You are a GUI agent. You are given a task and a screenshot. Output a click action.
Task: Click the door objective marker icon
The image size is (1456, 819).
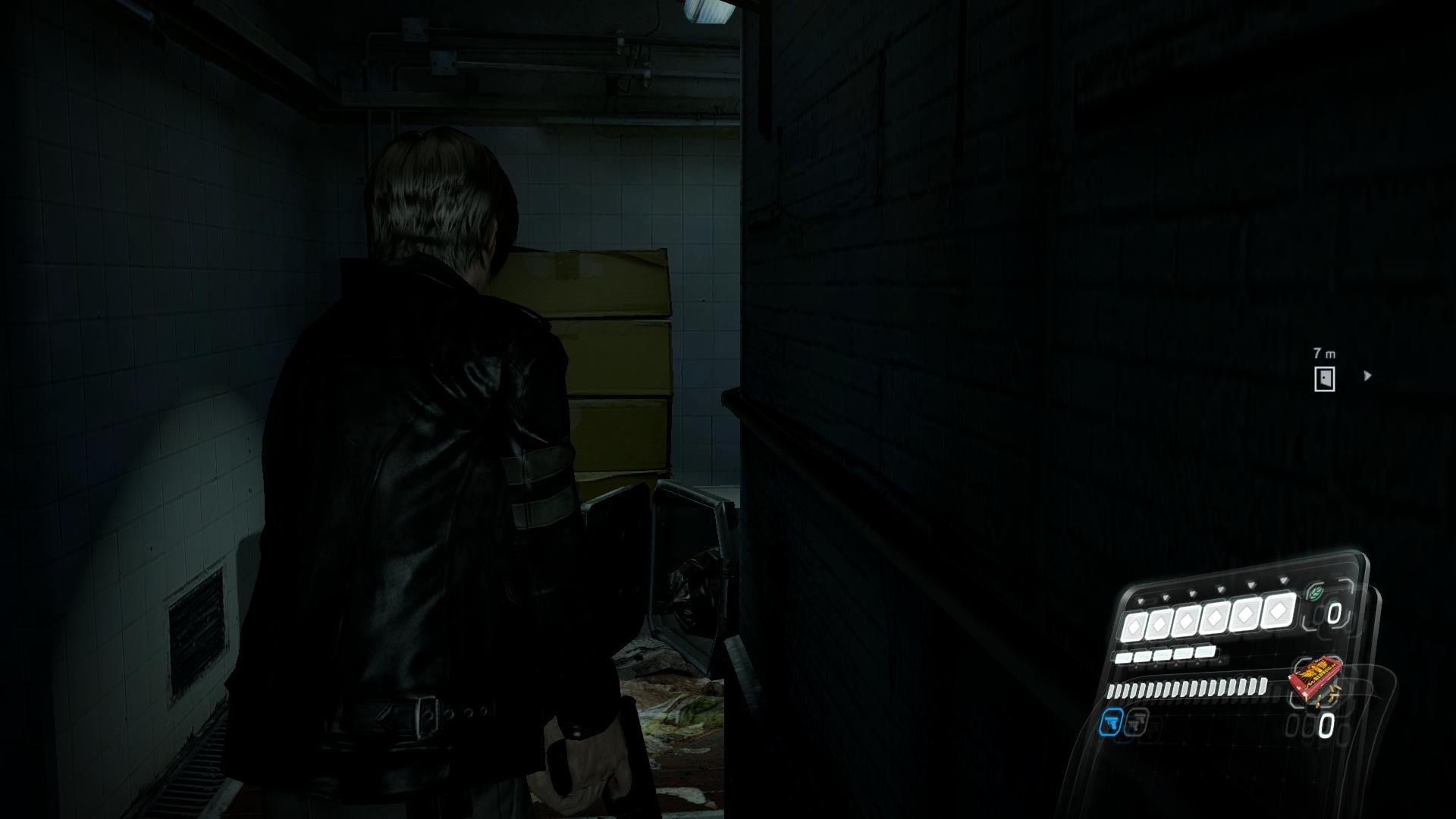1325,378
